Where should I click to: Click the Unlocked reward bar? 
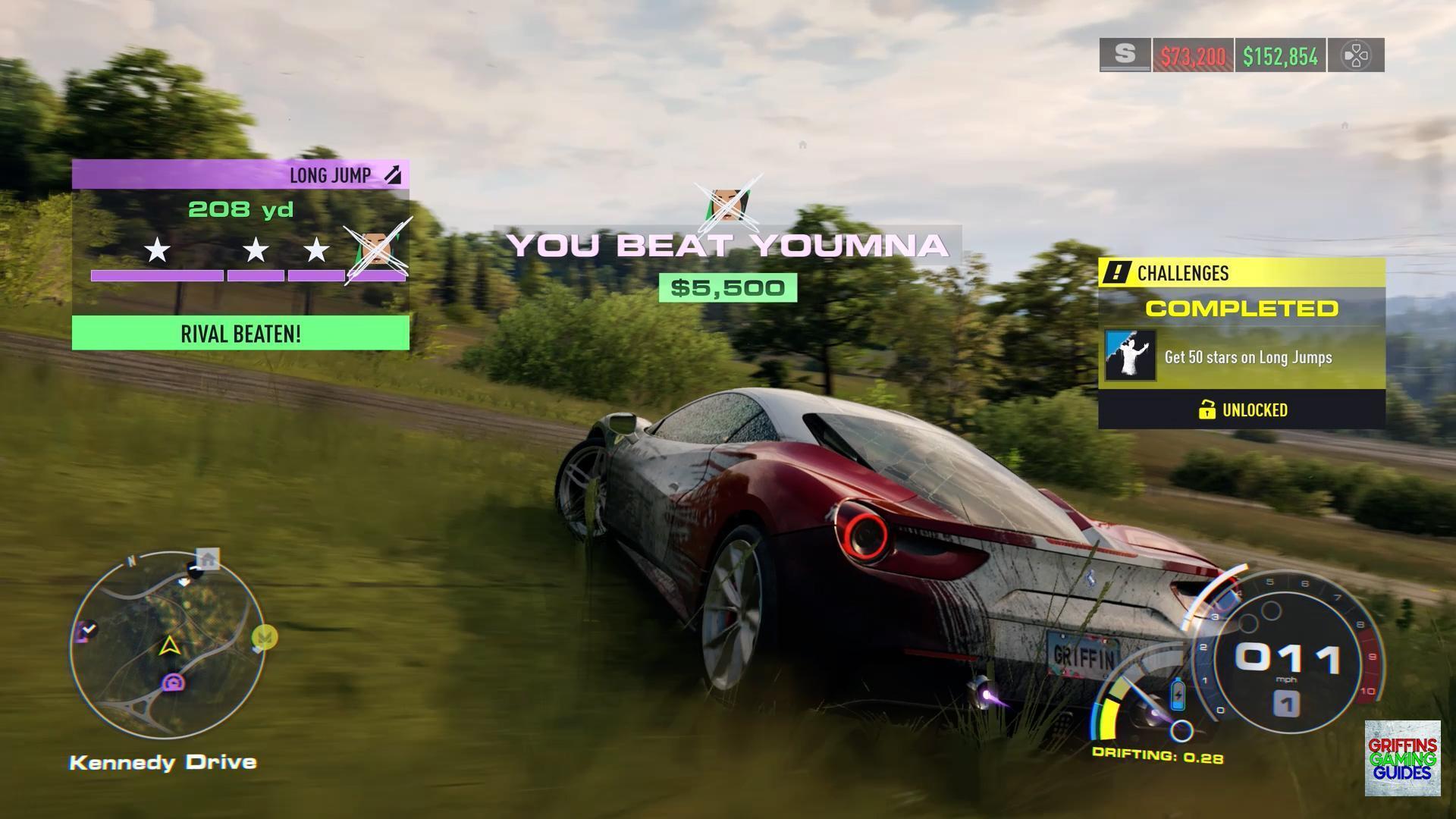pos(1241,410)
